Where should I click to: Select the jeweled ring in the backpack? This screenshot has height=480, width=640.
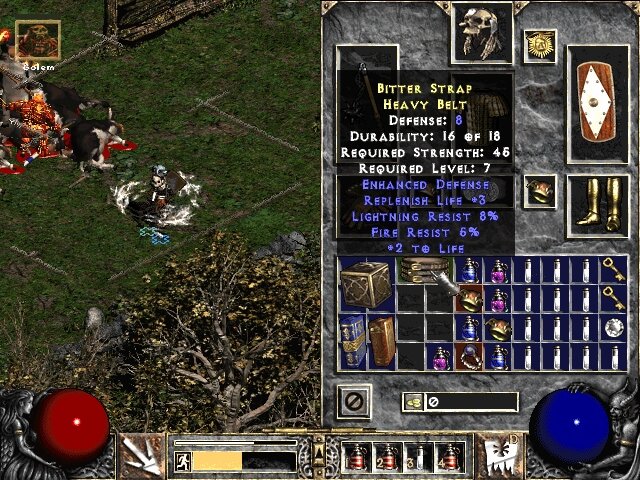click(468, 355)
